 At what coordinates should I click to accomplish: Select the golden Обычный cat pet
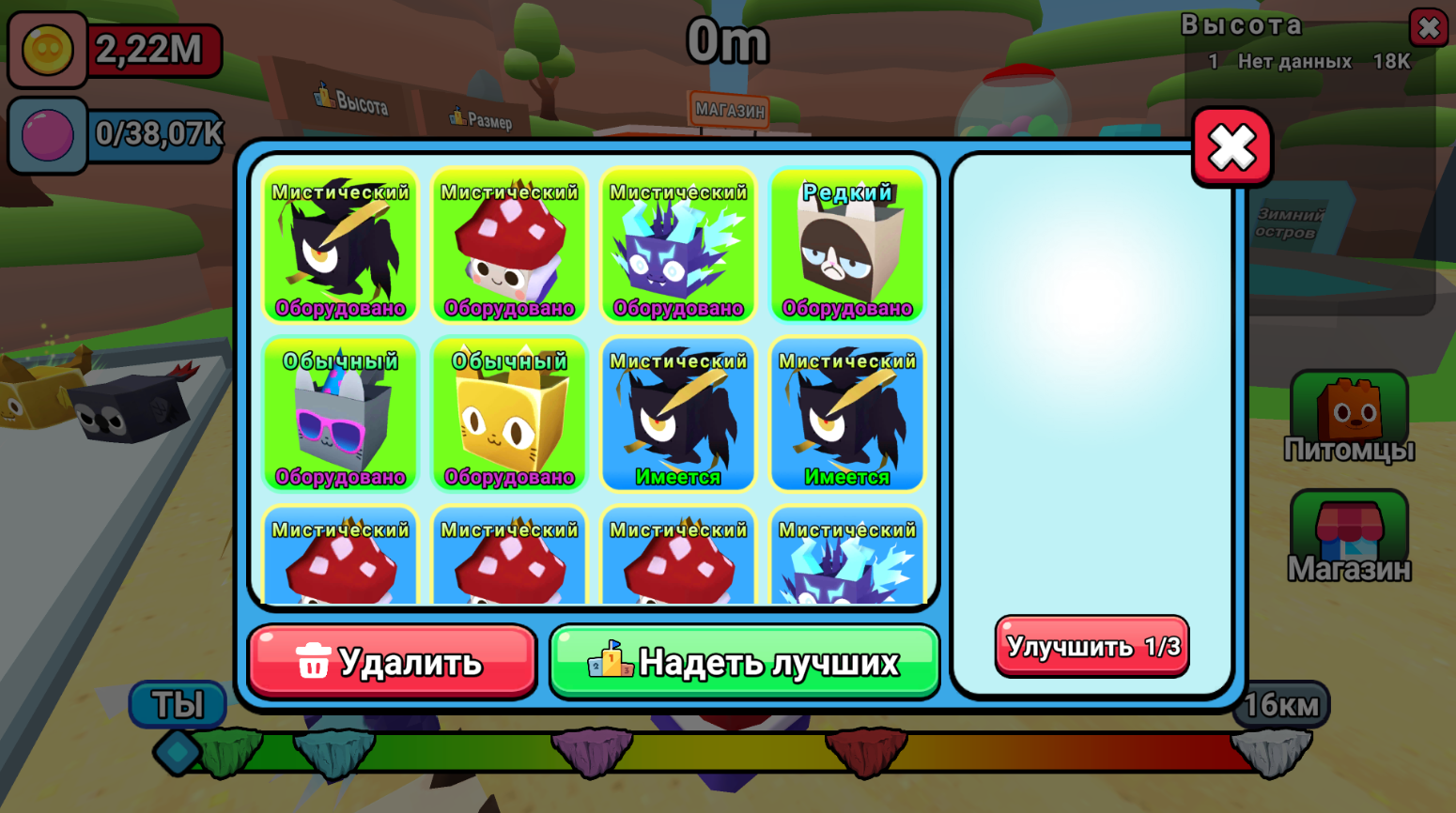tap(508, 415)
